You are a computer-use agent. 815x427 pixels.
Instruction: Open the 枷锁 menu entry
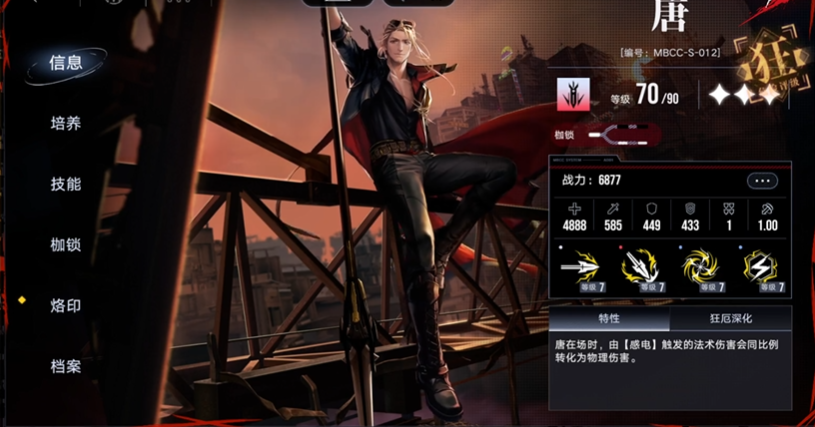click(x=66, y=245)
